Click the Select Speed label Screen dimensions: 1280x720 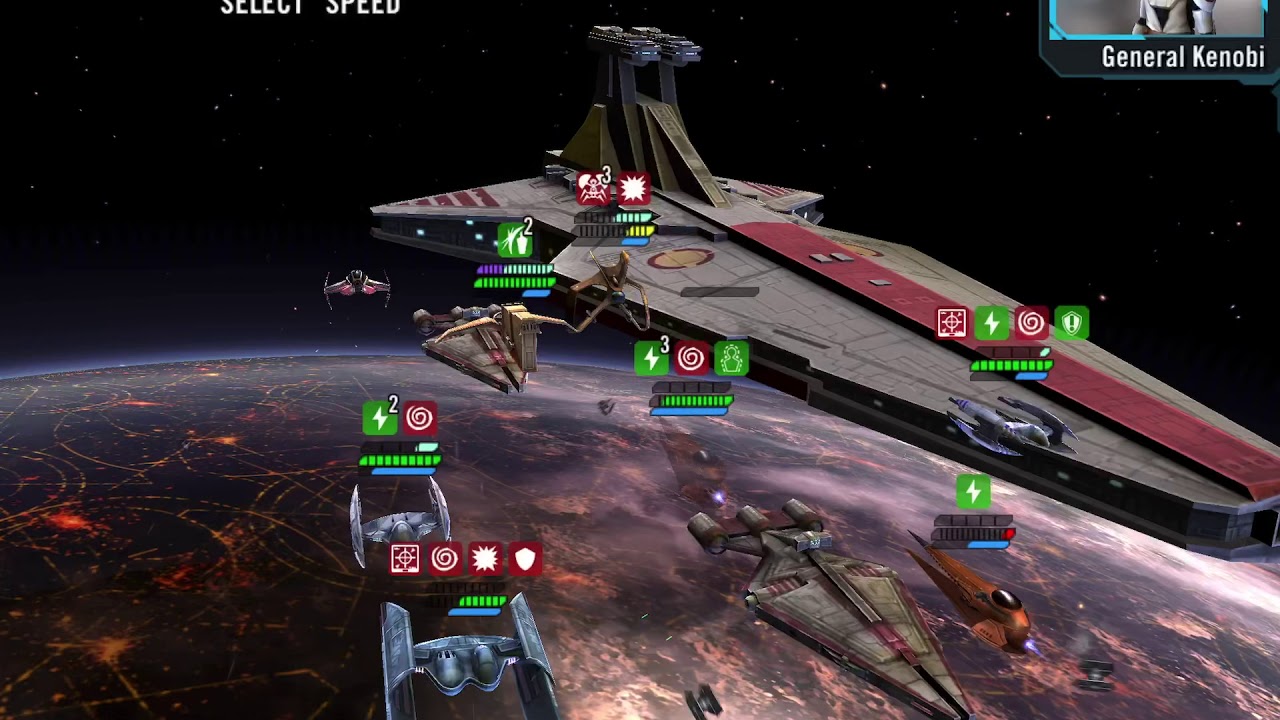[x=310, y=7]
